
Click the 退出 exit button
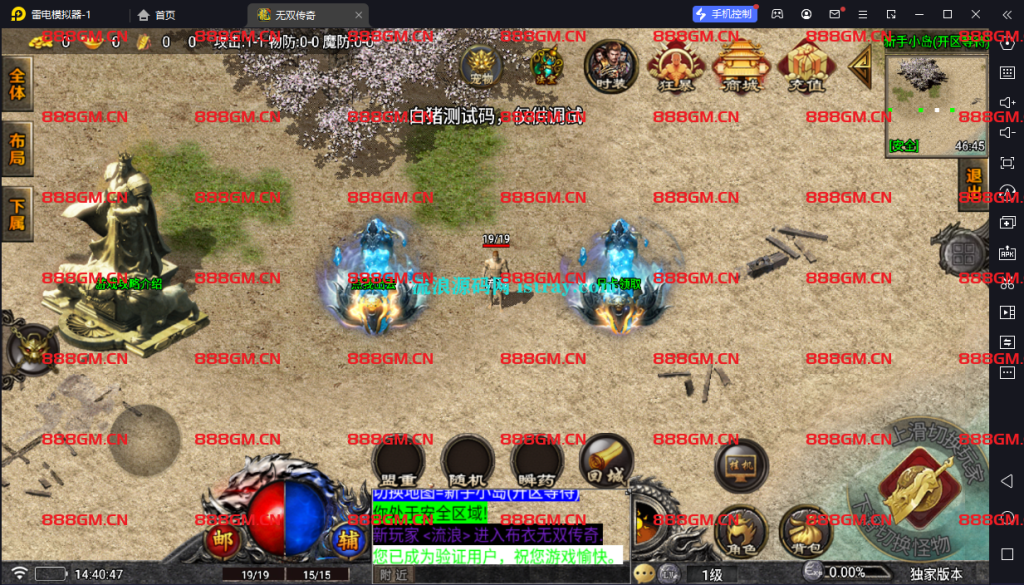coord(972,186)
